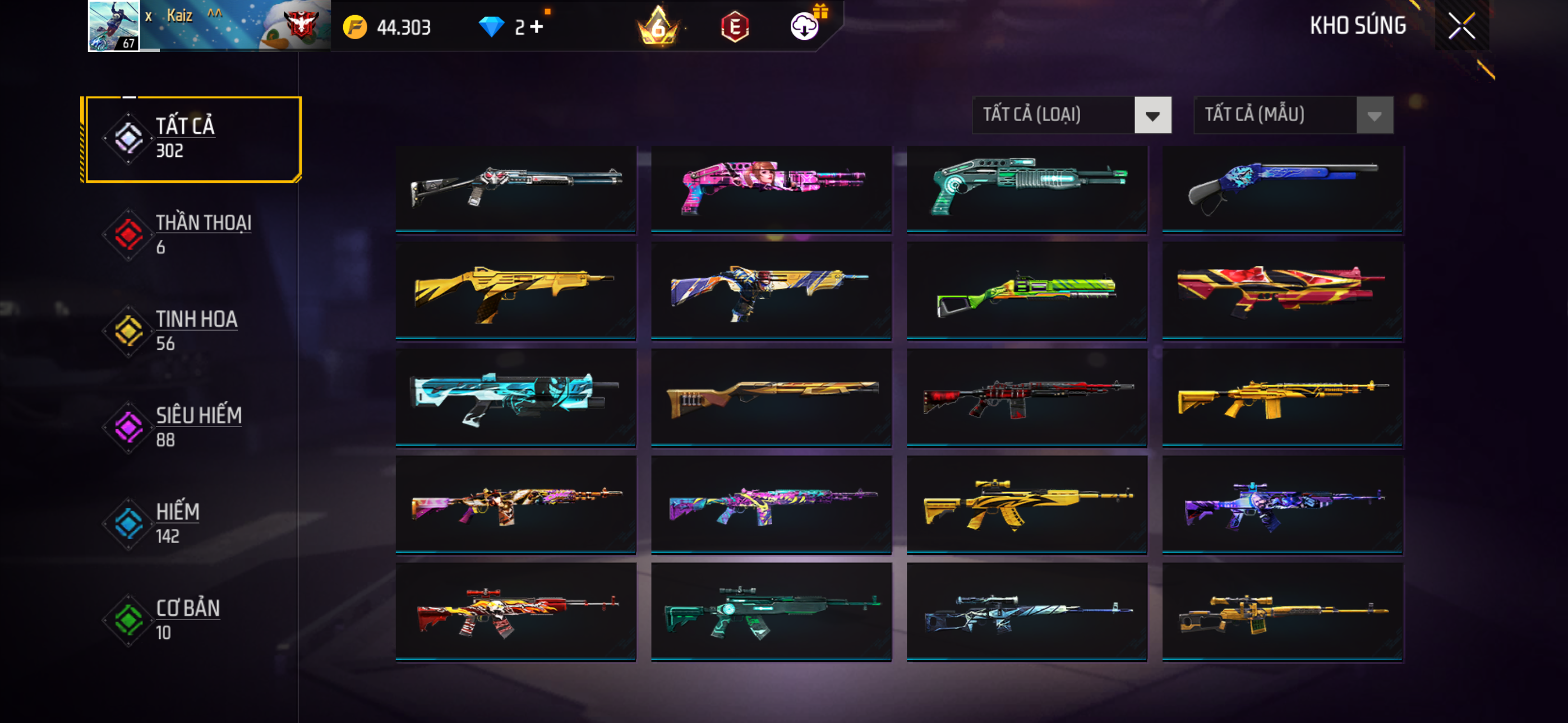
Task: Add diamonds with the plus button
Action: click(536, 27)
